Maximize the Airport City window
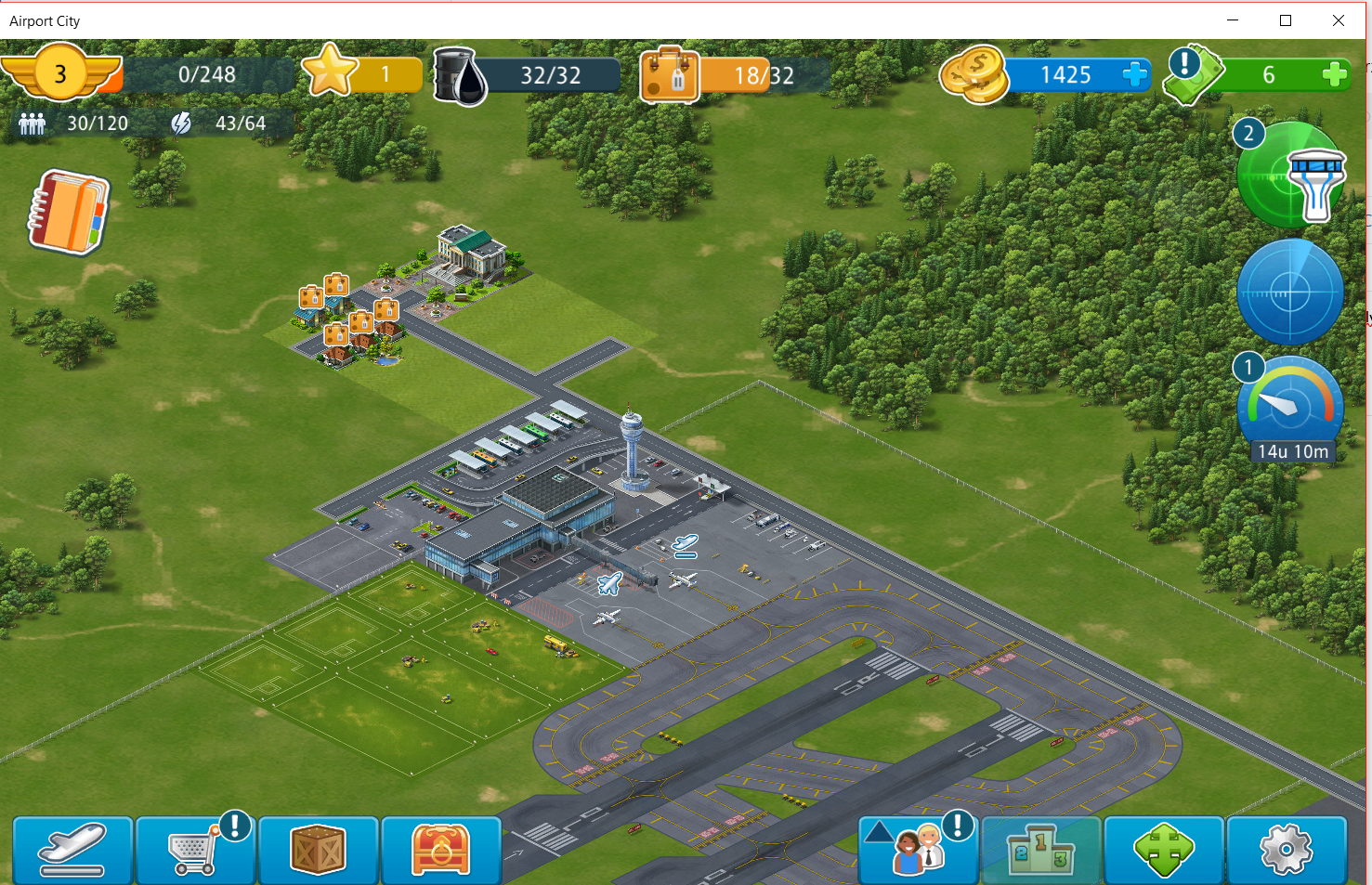1372x885 pixels. (1286, 20)
